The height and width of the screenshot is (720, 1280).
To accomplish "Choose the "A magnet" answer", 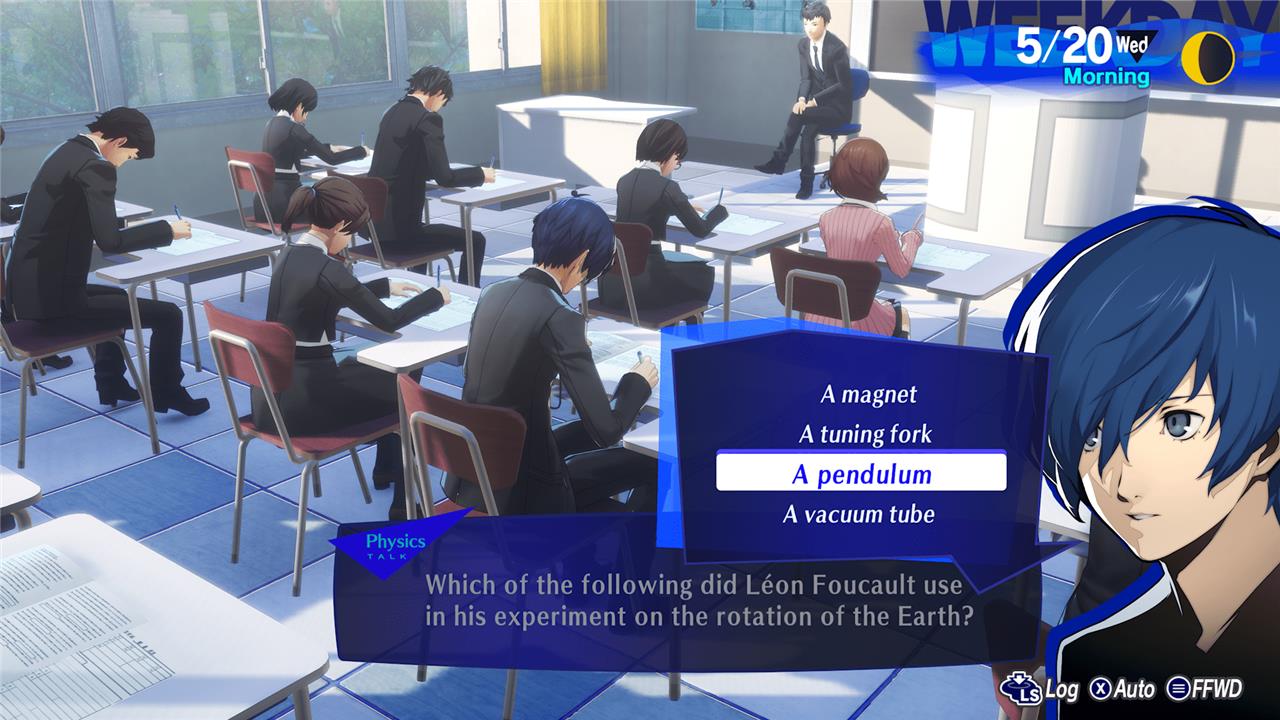I will tap(868, 395).
